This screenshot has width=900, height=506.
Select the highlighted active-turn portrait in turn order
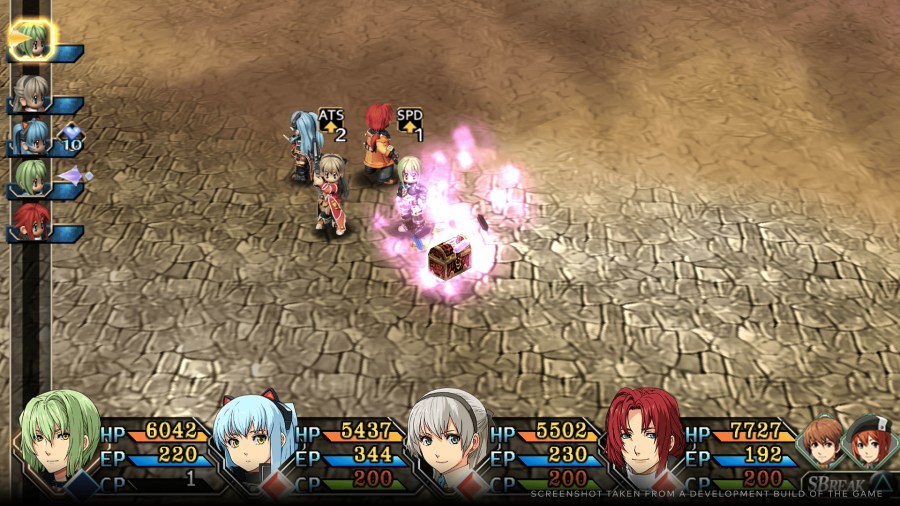tap(32, 40)
